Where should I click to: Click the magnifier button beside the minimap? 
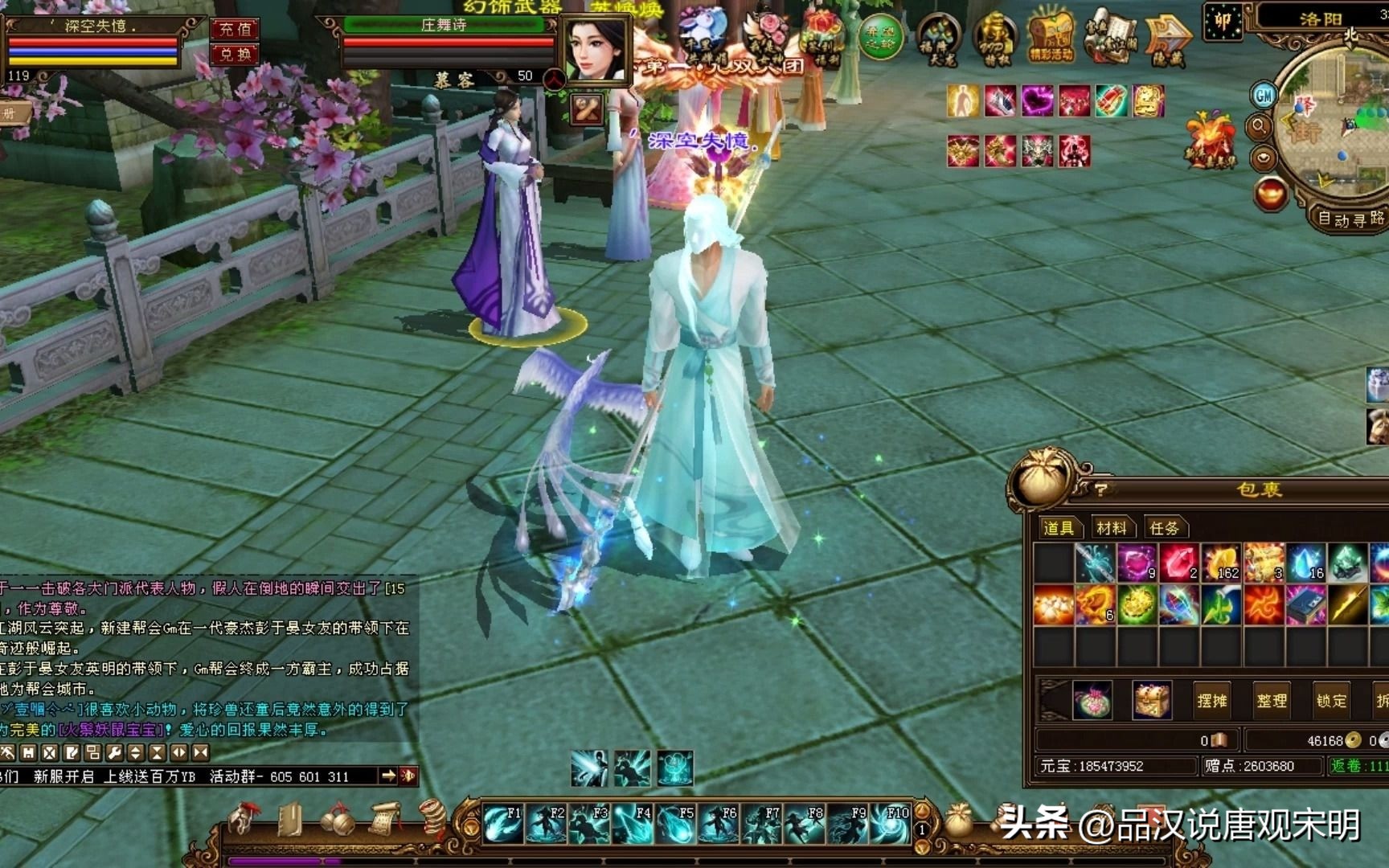1259,126
